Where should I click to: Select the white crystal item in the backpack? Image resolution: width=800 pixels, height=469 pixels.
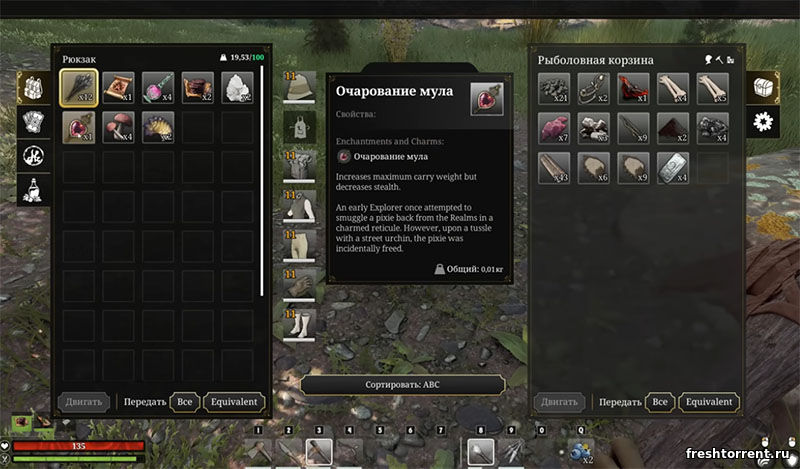tap(238, 89)
